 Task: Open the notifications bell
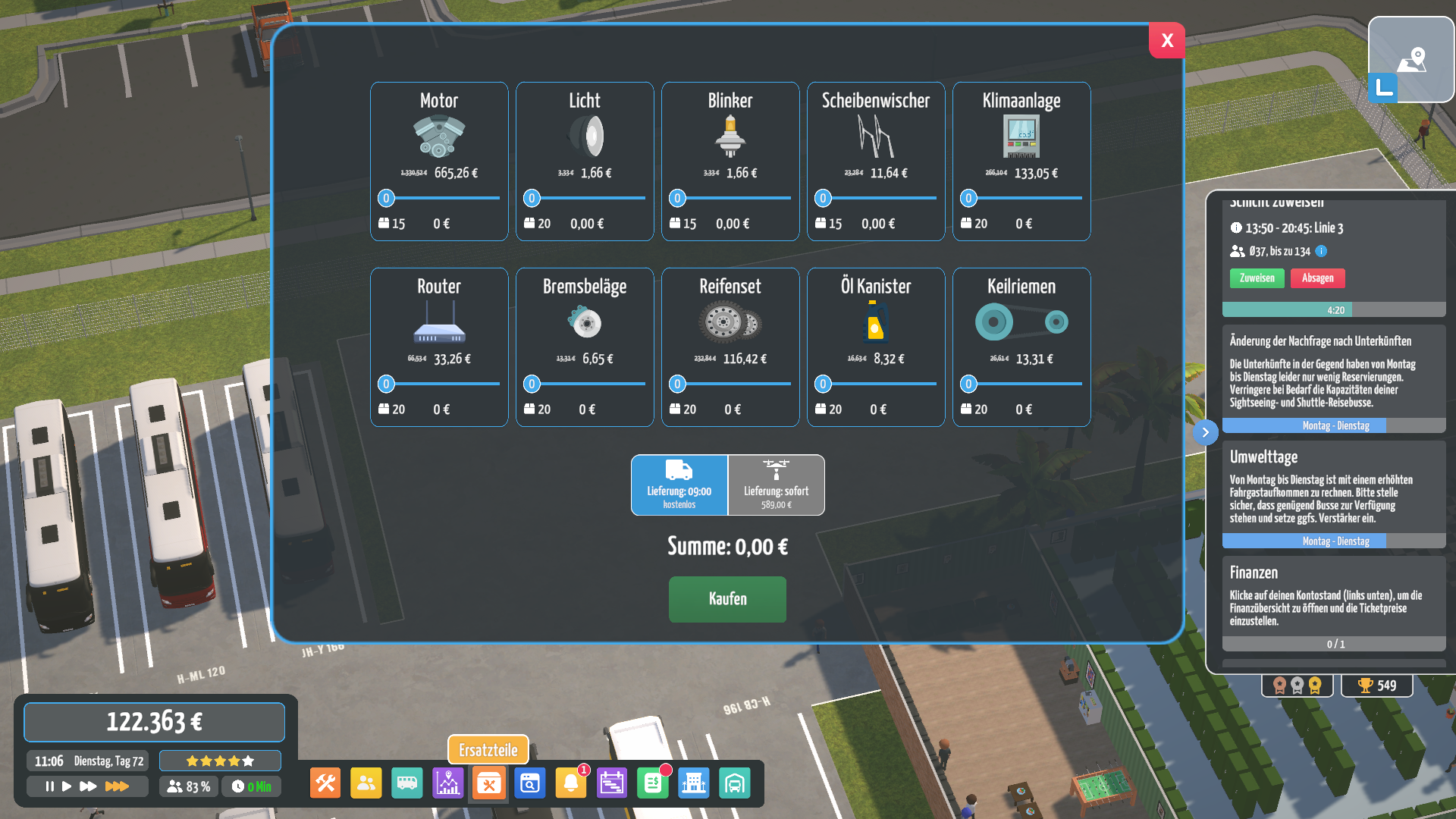coord(570,783)
